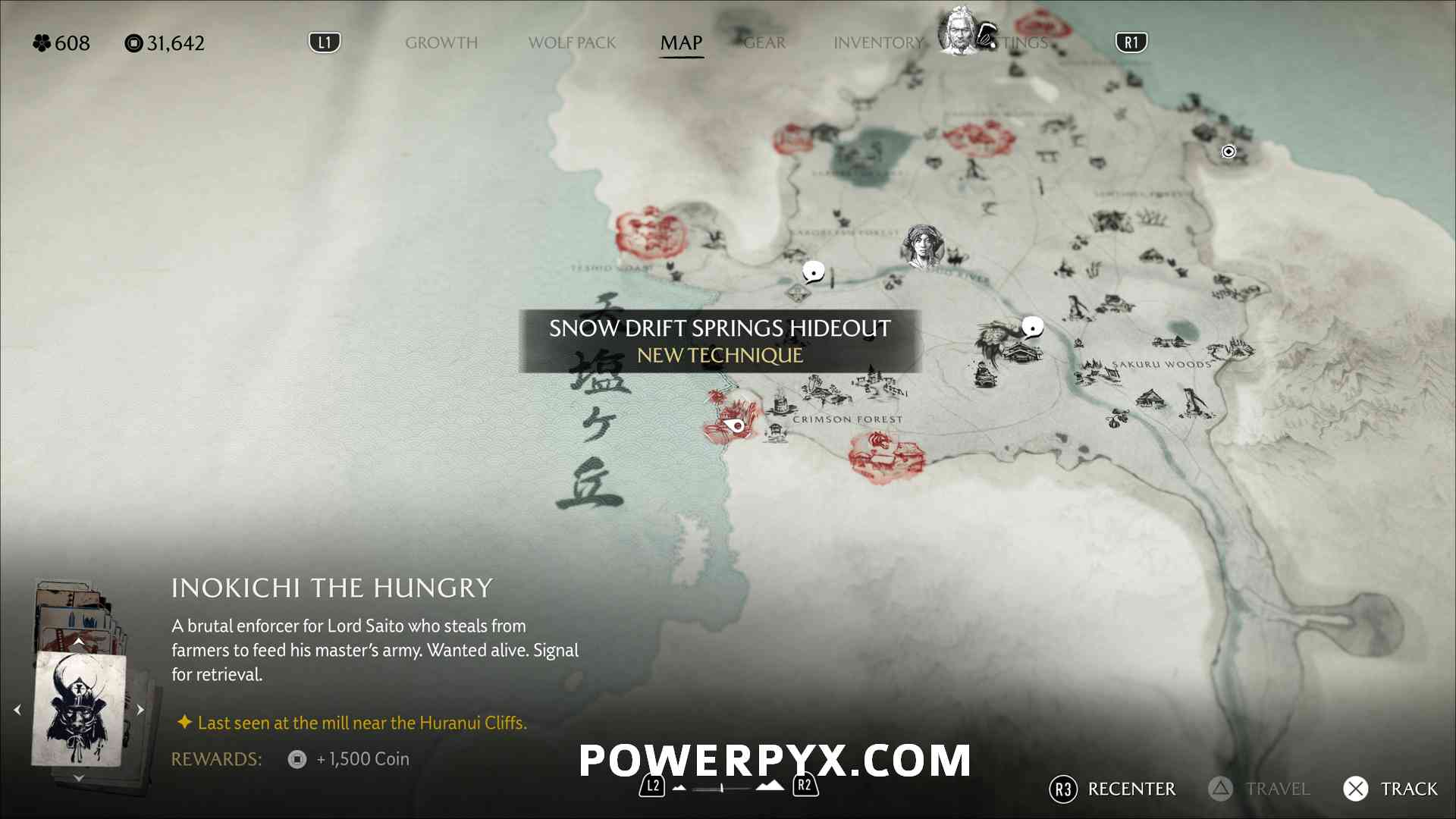This screenshot has height=819, width=1456.
Task: Show the previous bounty card with left arrow
Action: (x=17, y=710)
